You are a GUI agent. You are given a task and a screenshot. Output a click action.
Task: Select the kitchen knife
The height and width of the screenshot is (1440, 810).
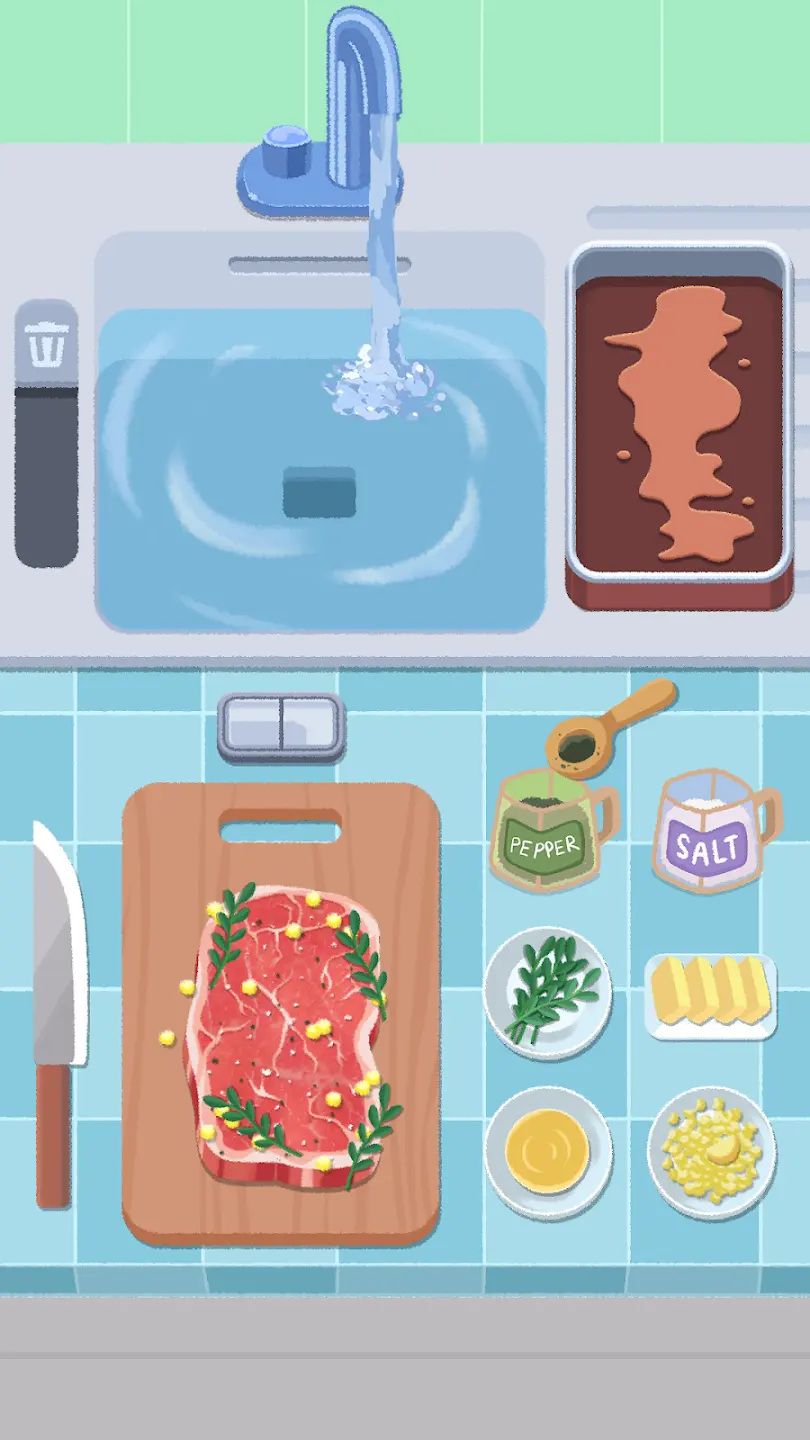coord(57,1010)
